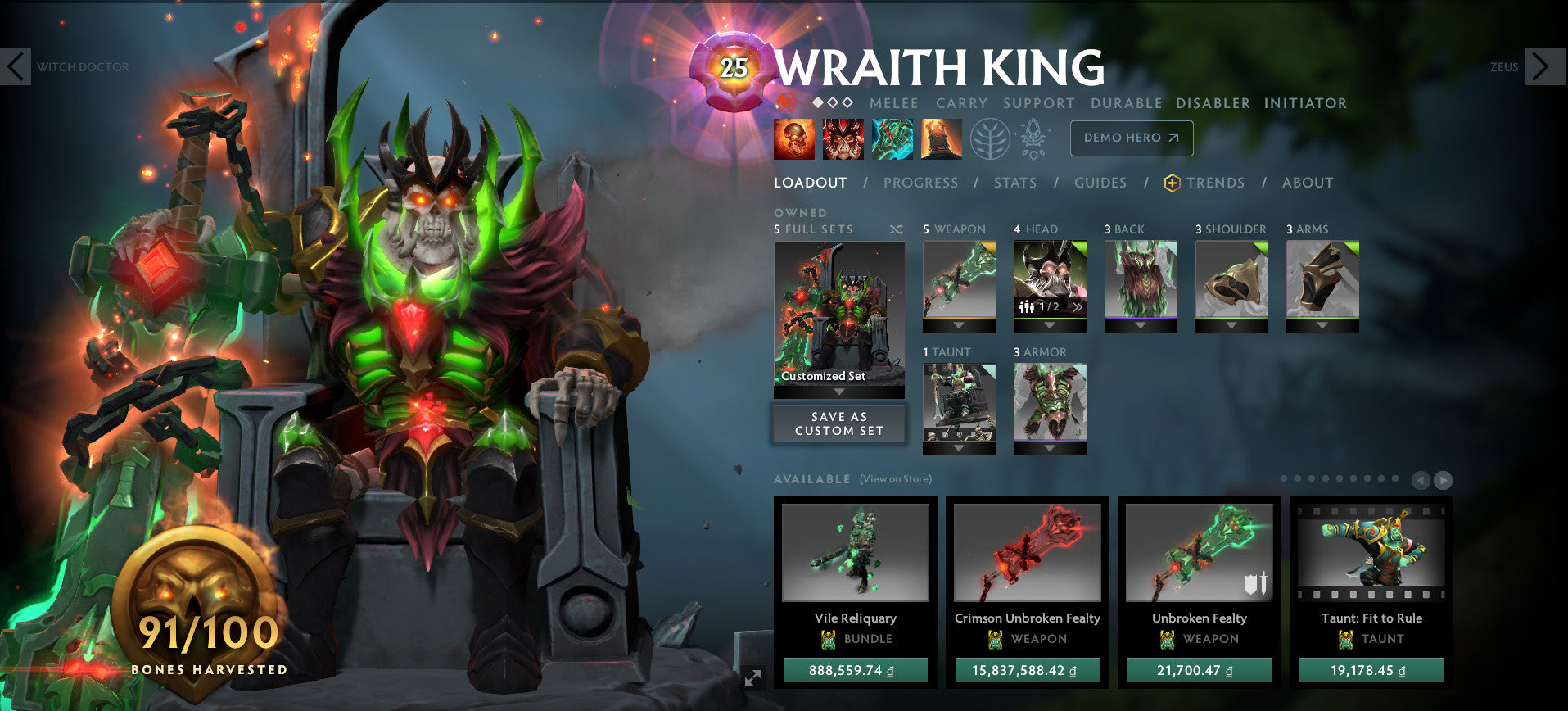Go back to Witch Doctor hero
The height and width of the screenshot is (711, 1568).
tap(16, 67)
